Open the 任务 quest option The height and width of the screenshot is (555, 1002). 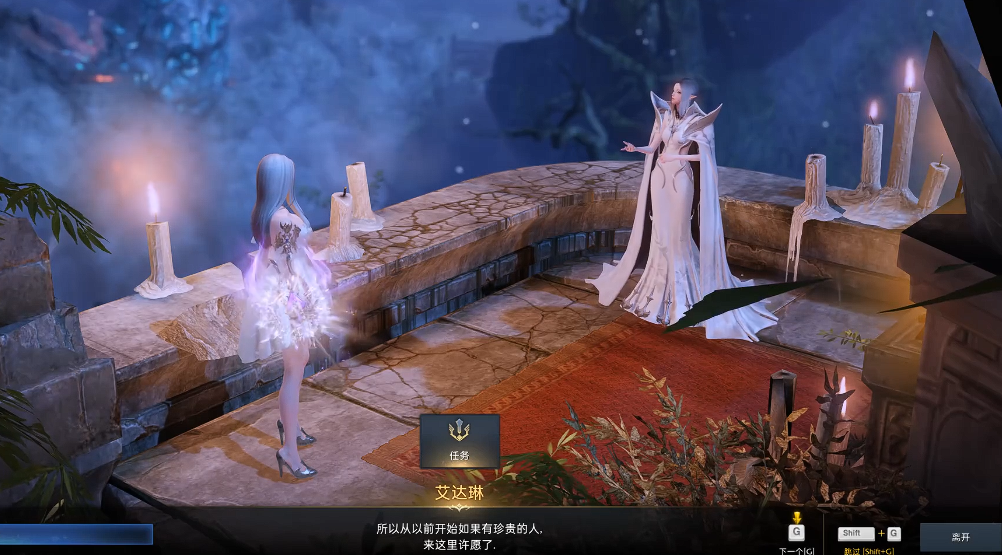pyautogui.click(x=459, y=441)
